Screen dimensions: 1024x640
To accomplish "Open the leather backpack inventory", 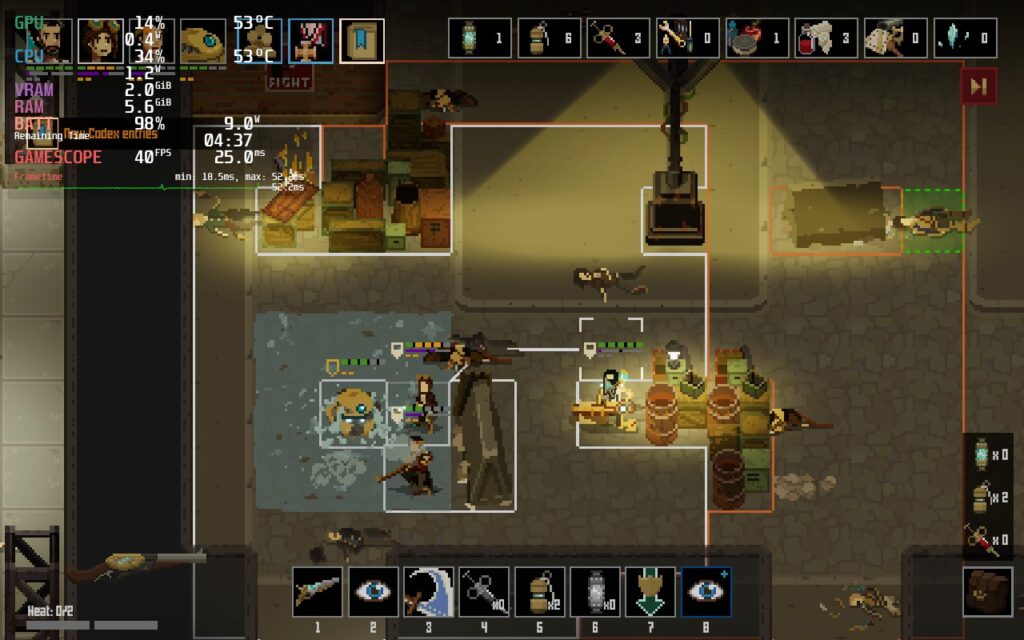I will pos(987,591).
